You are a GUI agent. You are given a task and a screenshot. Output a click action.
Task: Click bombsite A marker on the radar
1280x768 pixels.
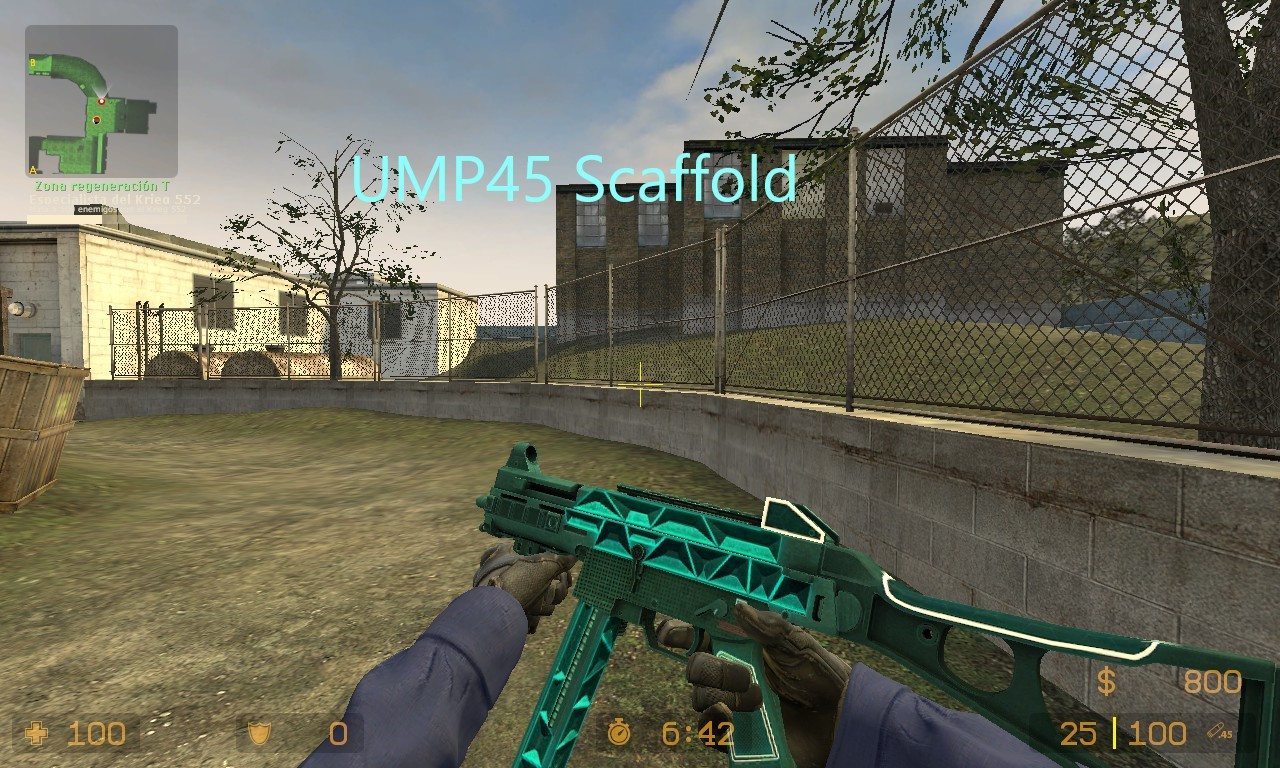(x=32, y=169)
